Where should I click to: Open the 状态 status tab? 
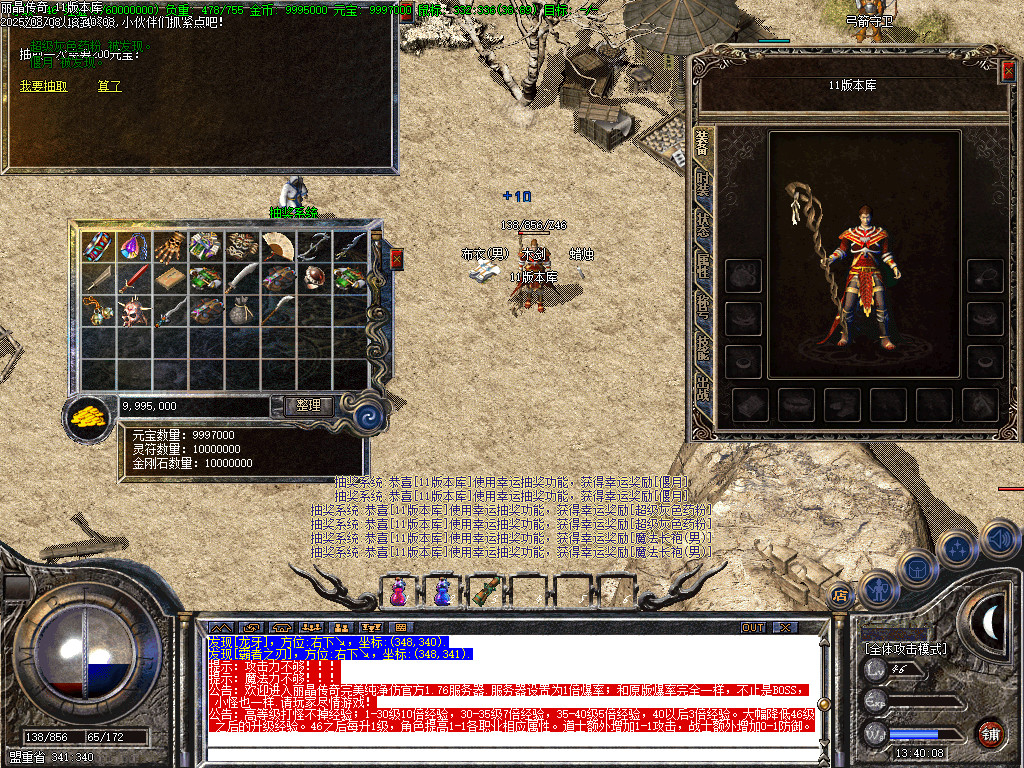tap(703, 225)
